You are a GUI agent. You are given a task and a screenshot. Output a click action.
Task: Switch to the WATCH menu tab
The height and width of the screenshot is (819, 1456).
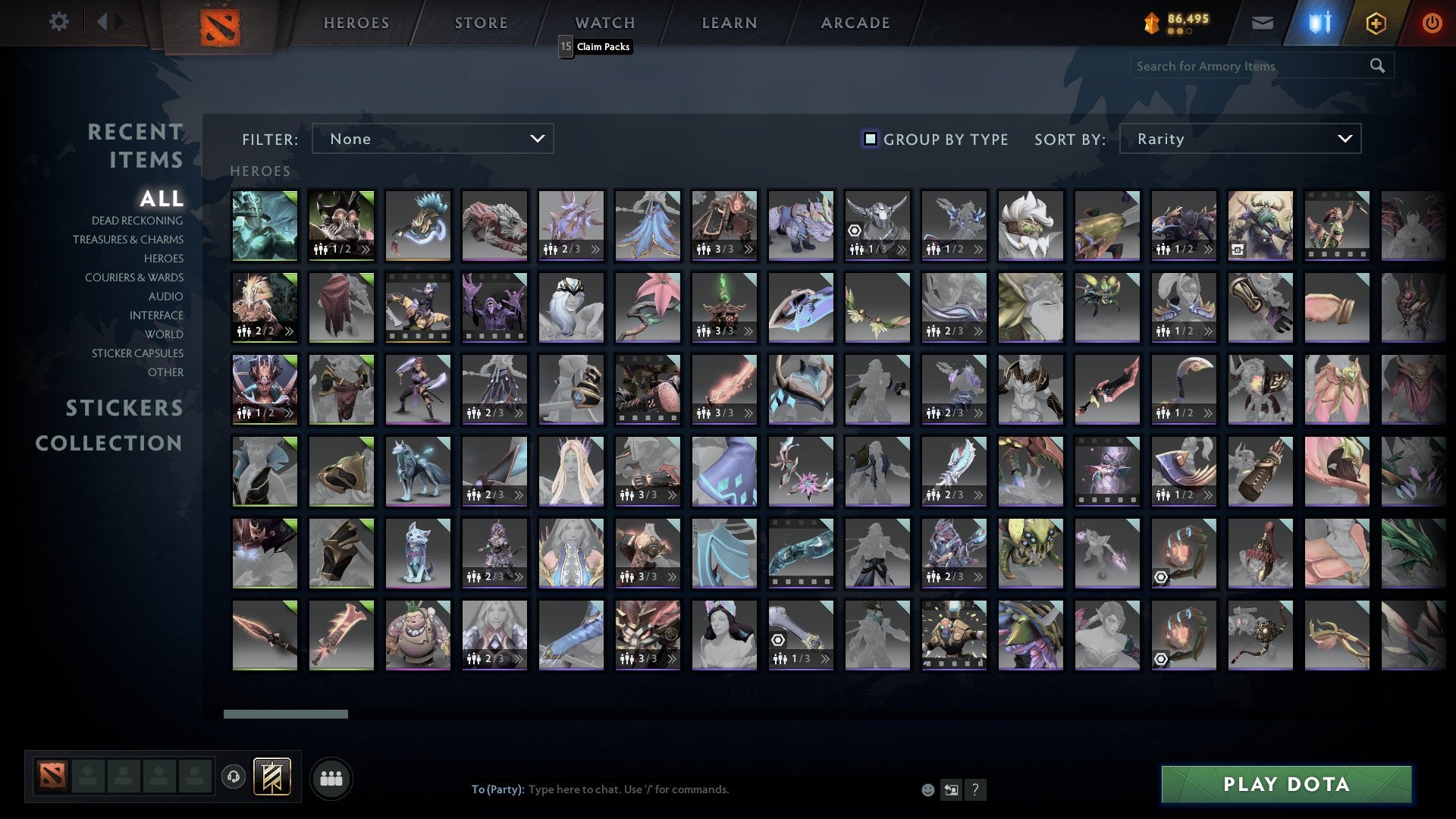(x=603, y=23)
